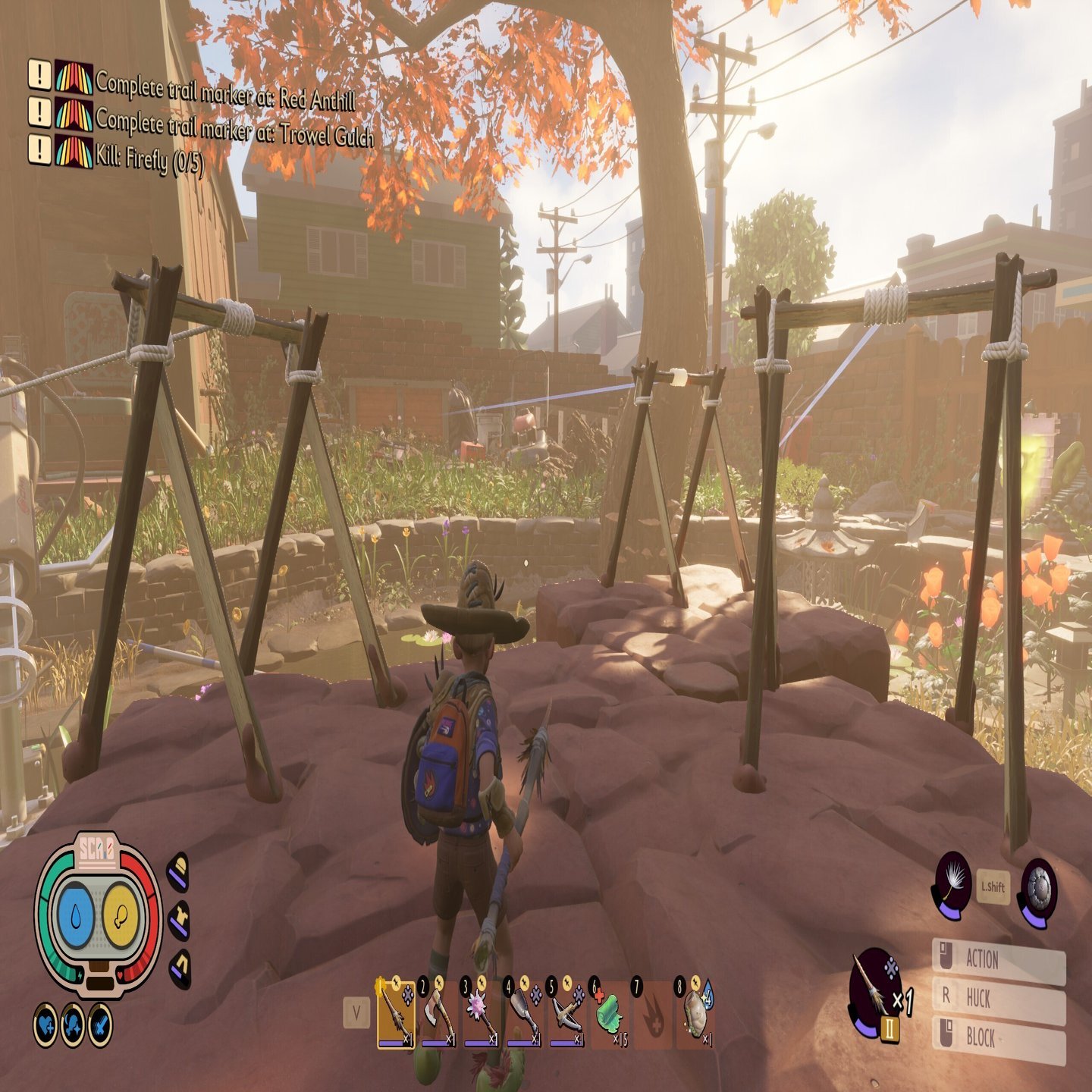Click the dandelion tuft glider icon
Viewport: 1092px width, 1092px height.
pos(952,883)
